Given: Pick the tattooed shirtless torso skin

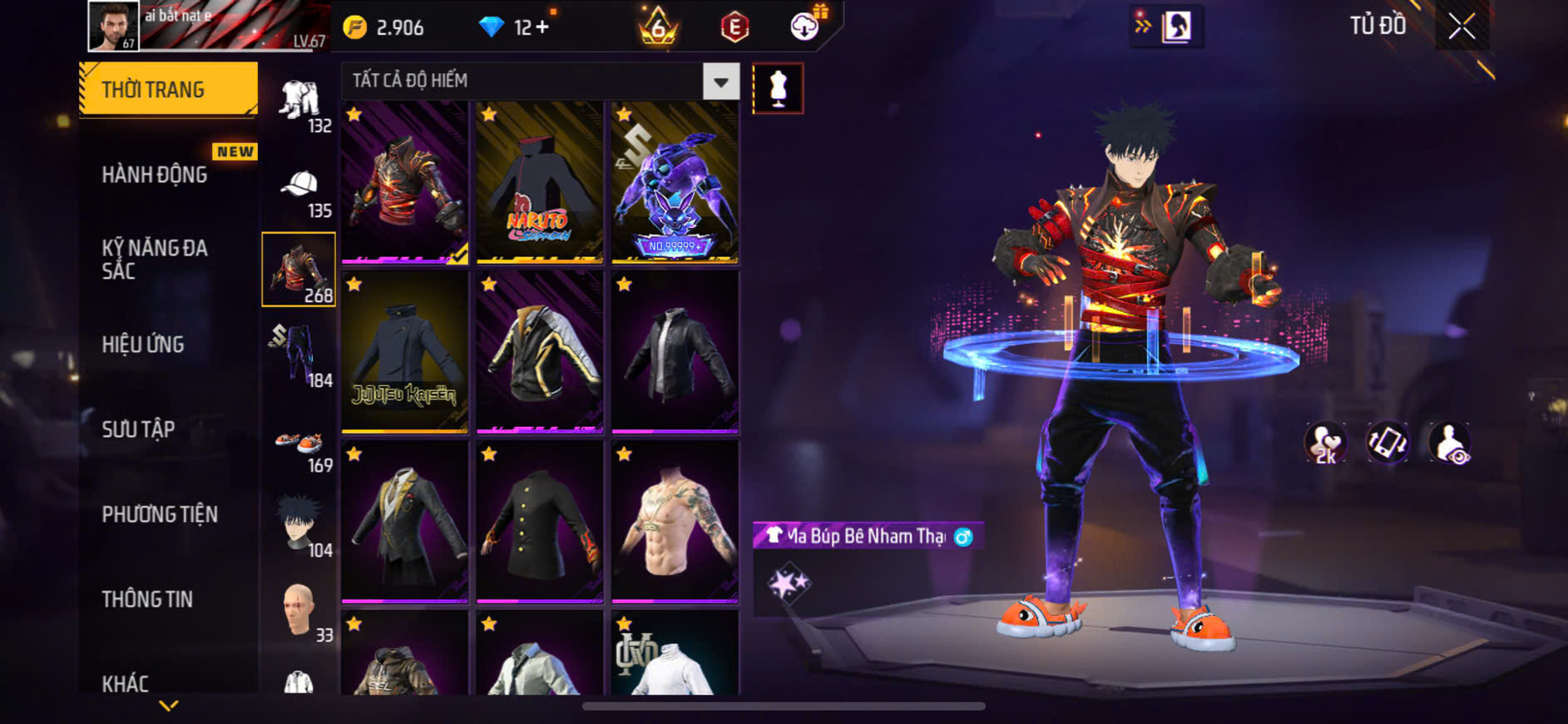Looking at the screenshot, I should [x=675, y=522].
